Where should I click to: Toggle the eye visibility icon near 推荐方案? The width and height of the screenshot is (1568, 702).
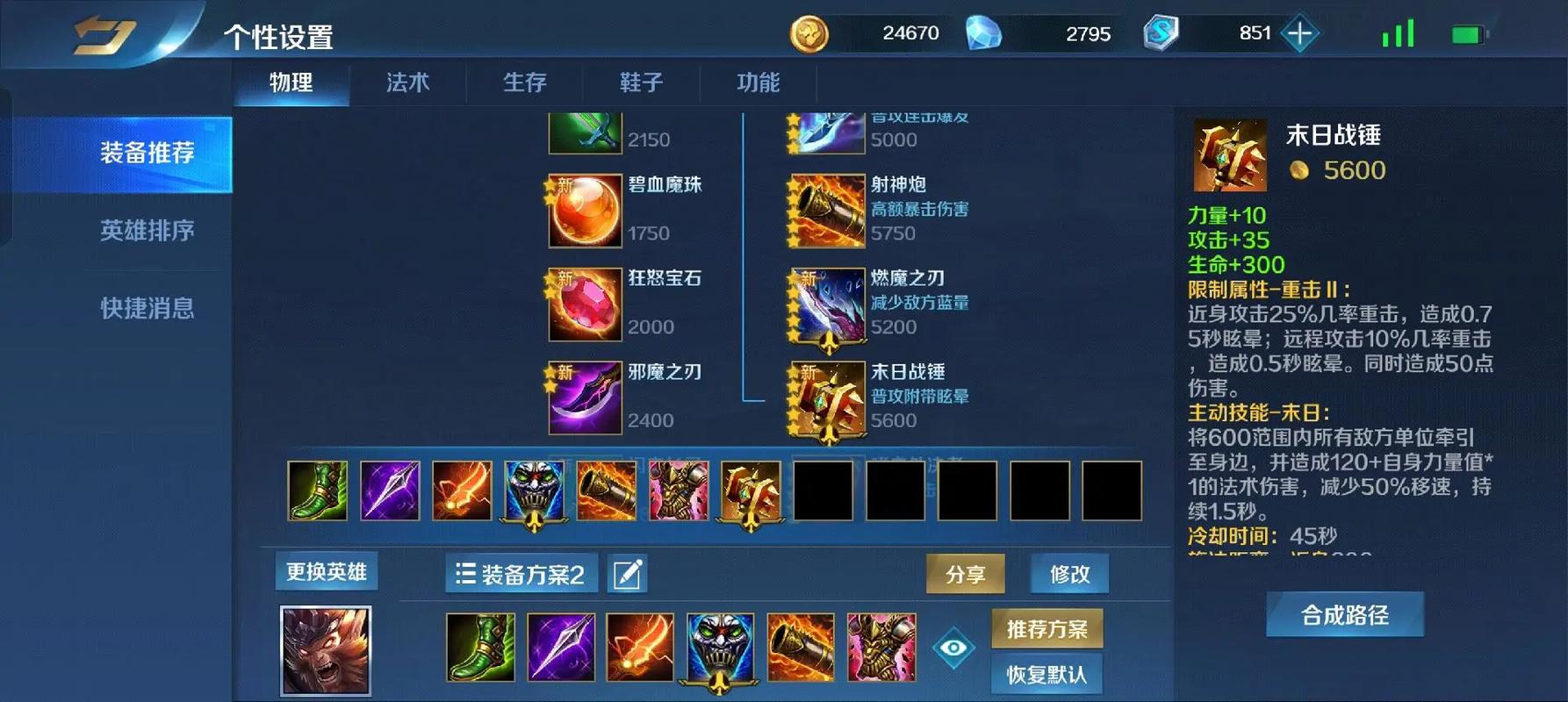(956, 647)
